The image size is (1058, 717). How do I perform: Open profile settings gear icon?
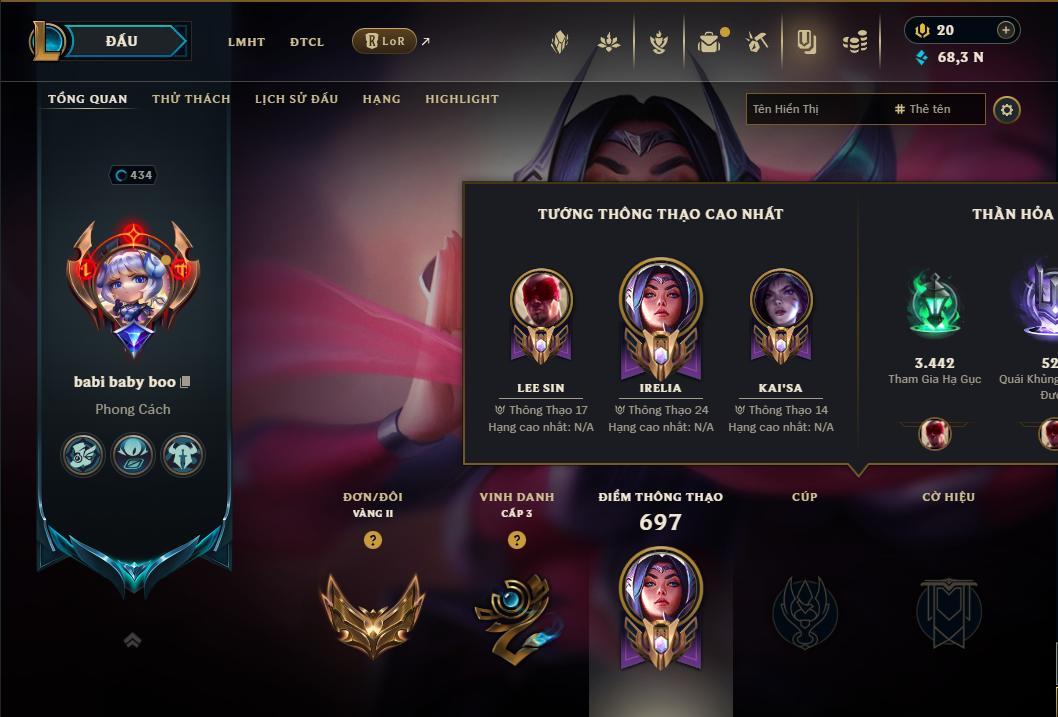pyautogui.click(x=1007, y=110)
